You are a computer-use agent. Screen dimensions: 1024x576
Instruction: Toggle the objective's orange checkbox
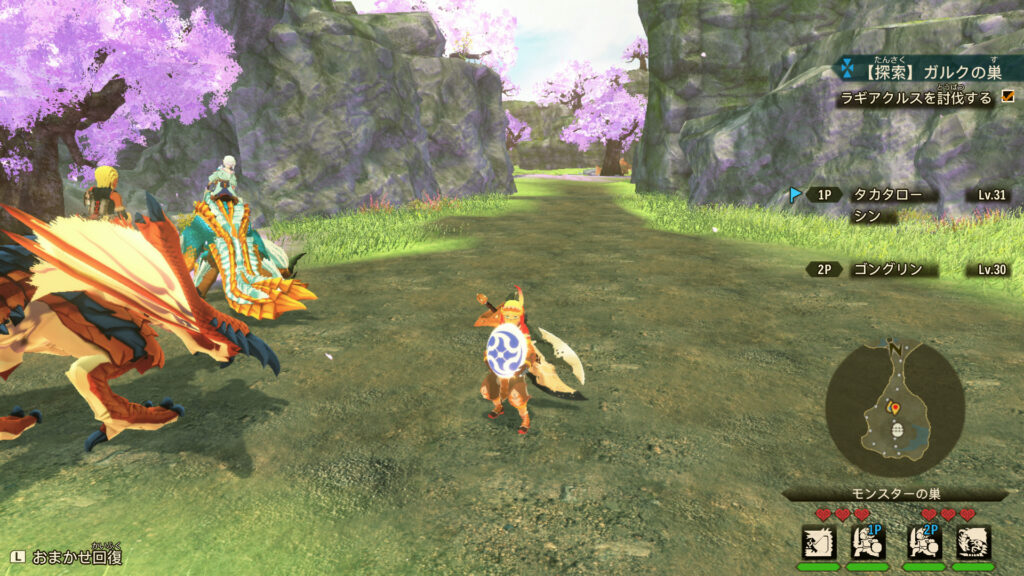click(x=1007, y=98)
